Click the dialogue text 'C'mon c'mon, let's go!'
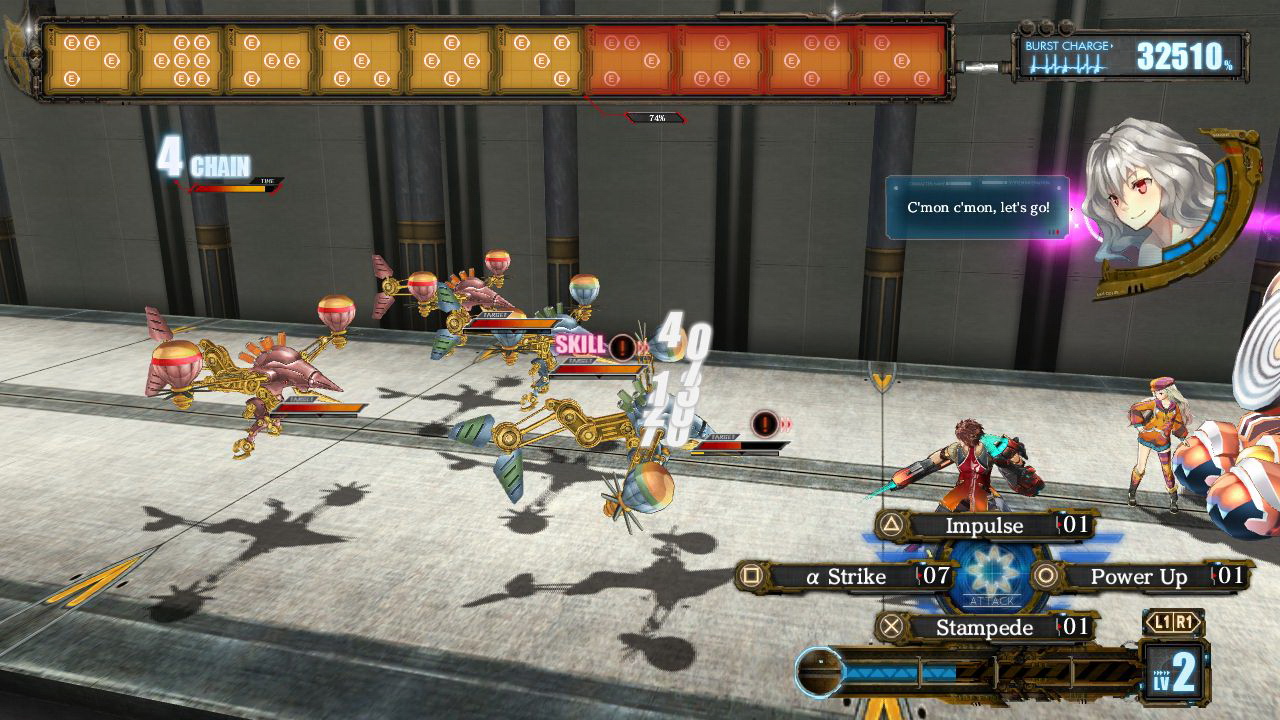This screenshot has width=1280, height=720. (979, 208)
